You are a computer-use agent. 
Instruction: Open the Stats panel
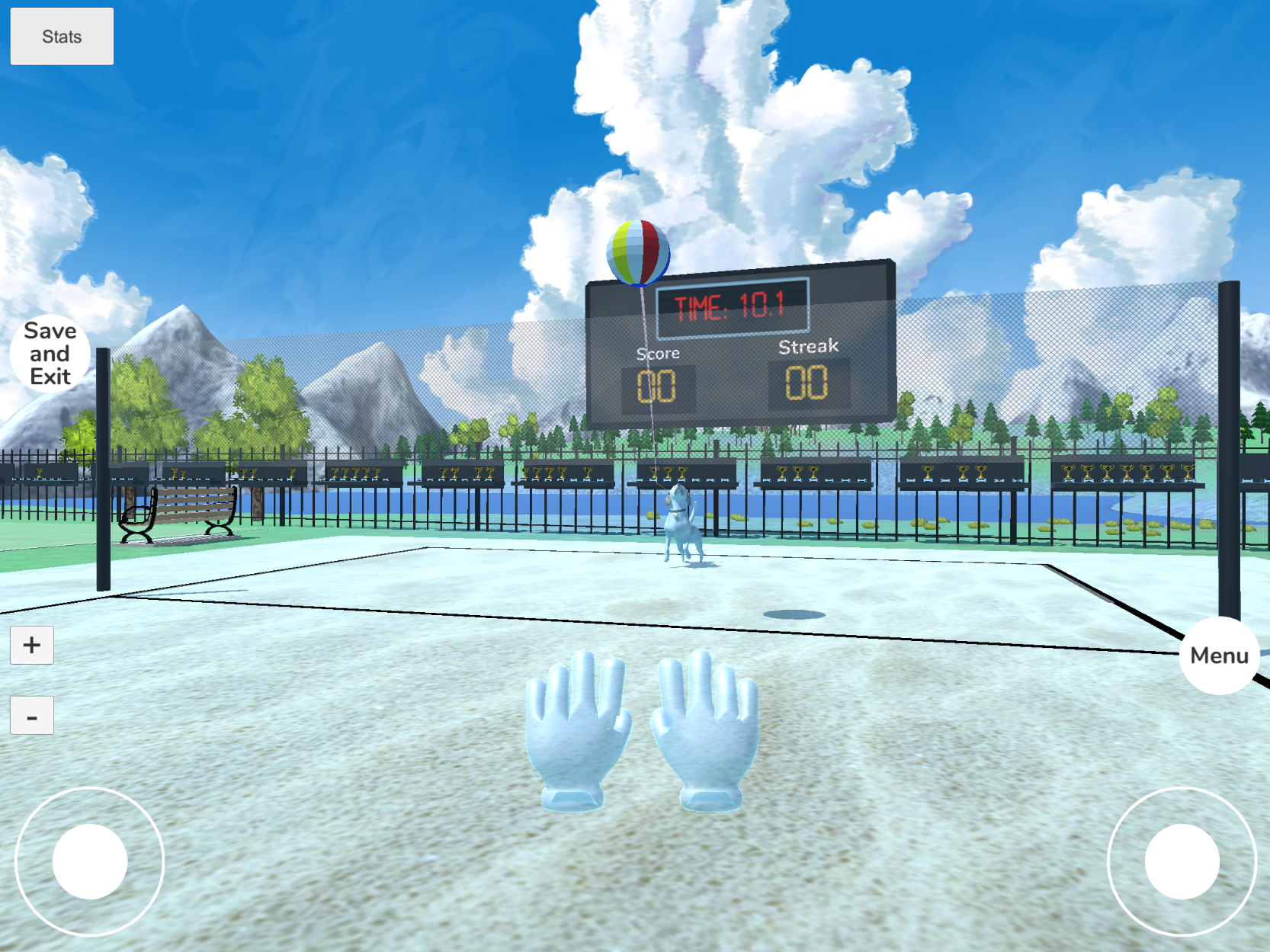pos(61,35)
